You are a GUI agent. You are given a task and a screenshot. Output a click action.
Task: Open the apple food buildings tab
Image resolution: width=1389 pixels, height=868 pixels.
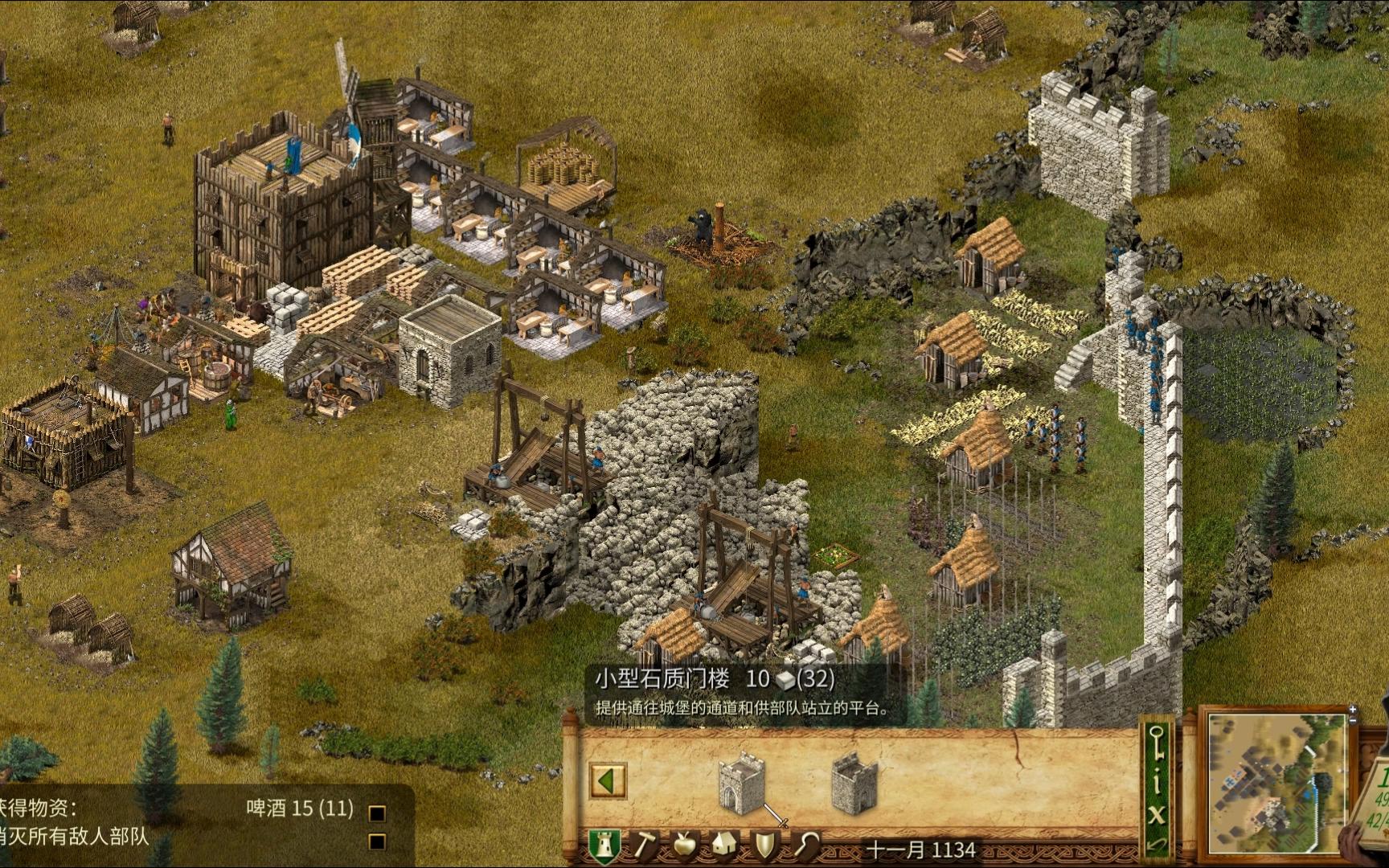pyautogui.click(x=683, y=845)
